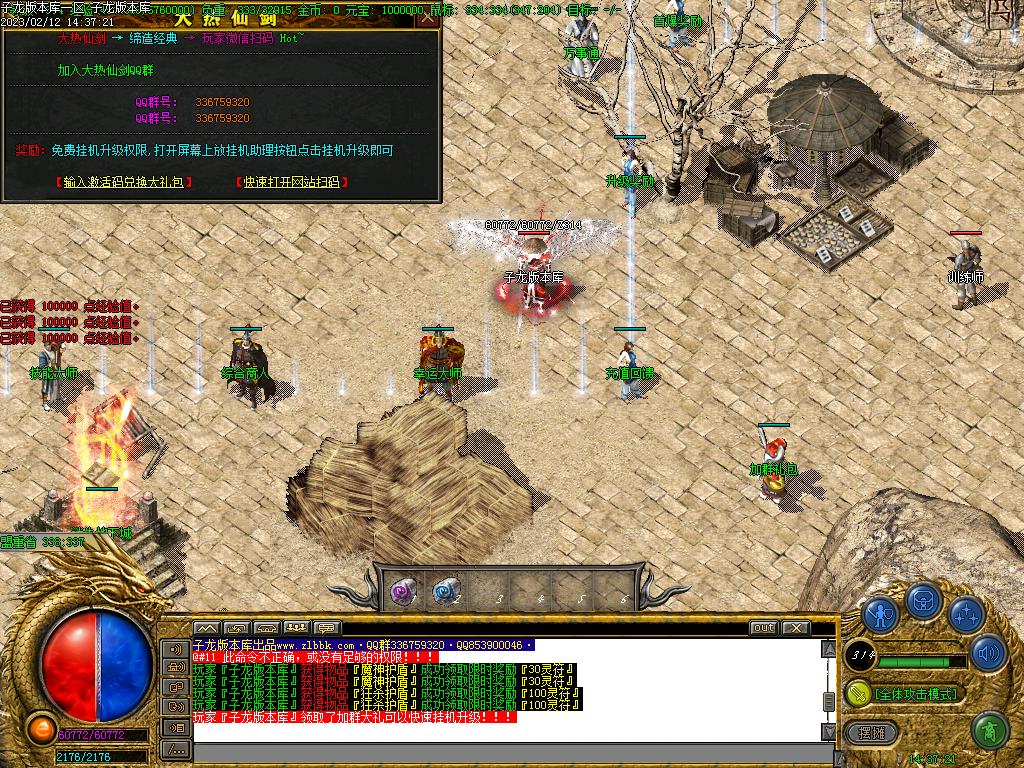Toggle the sound speaker button
Image resolution: width=1024 pixels, height=768 pixels.
click(987, 654)
